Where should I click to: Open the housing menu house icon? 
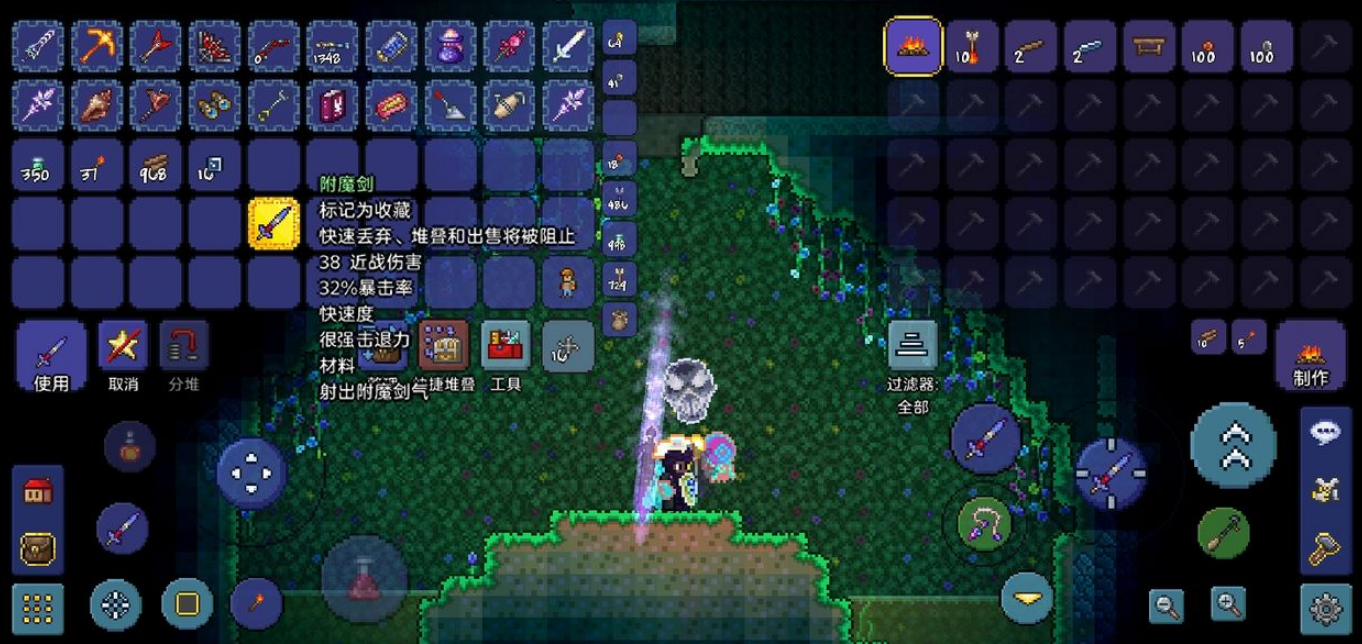pyautogui.click(x=37, y=491)
